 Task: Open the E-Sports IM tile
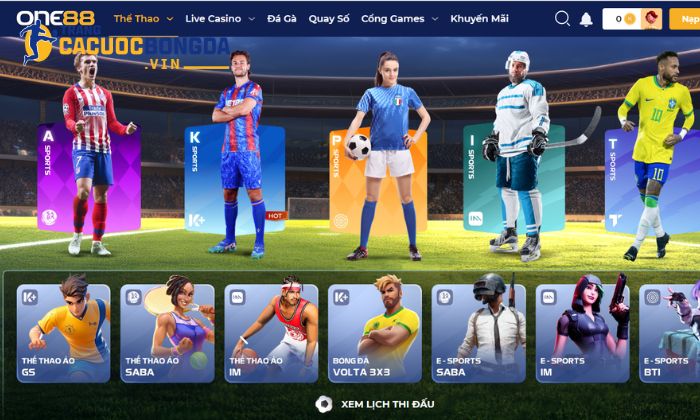(582, 333)
